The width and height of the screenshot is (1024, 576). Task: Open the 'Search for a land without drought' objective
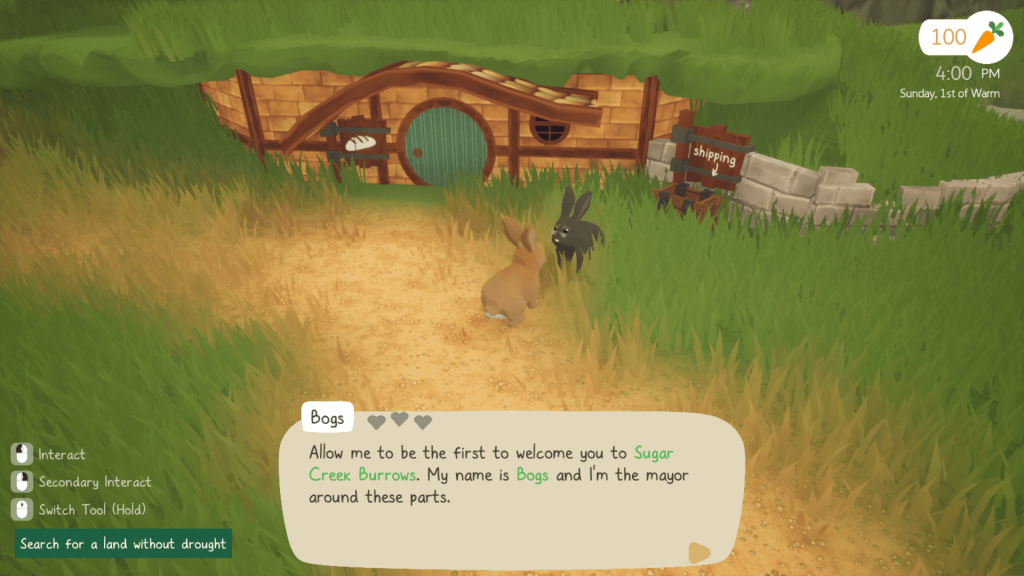(x=123, y=544)
